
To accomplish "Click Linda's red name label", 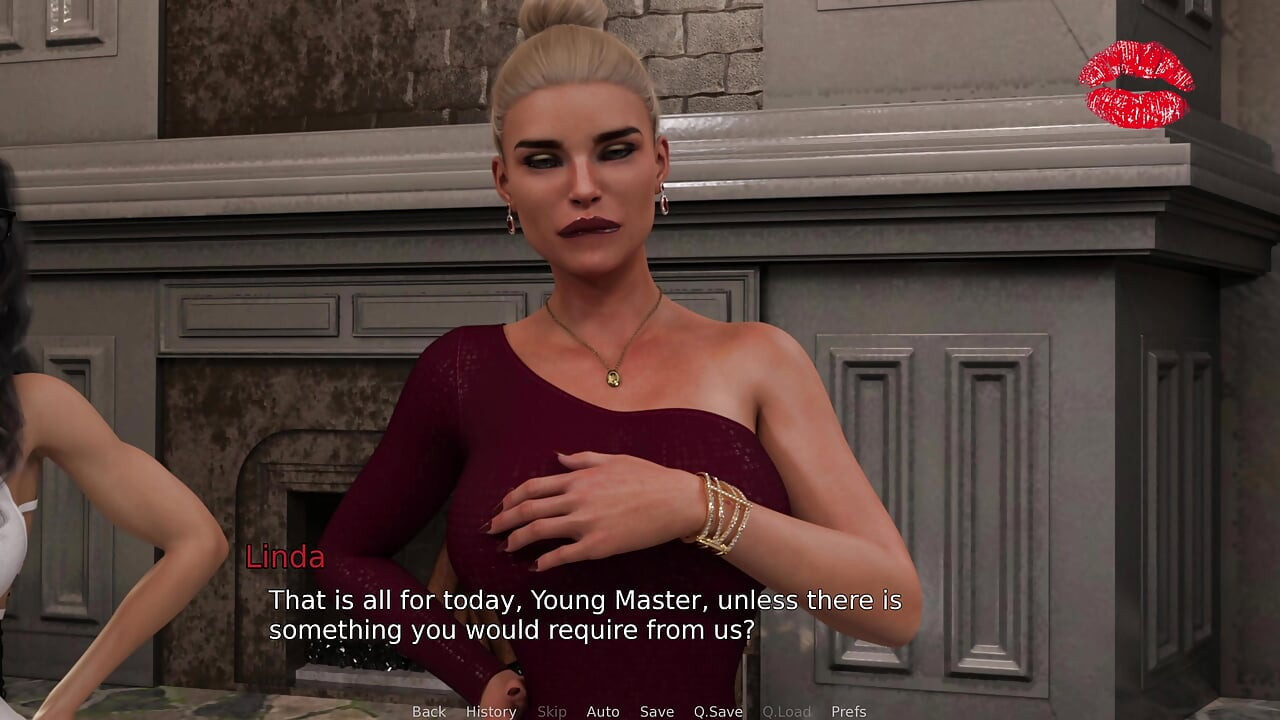I will click(x=285, y=558).
